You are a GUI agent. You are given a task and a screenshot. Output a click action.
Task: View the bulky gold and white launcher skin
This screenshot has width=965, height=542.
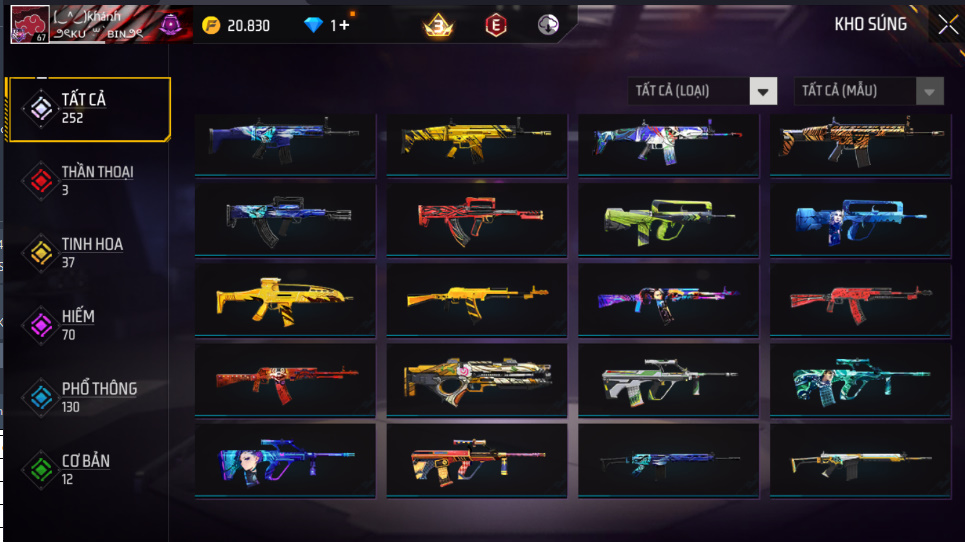coord(476,380)
